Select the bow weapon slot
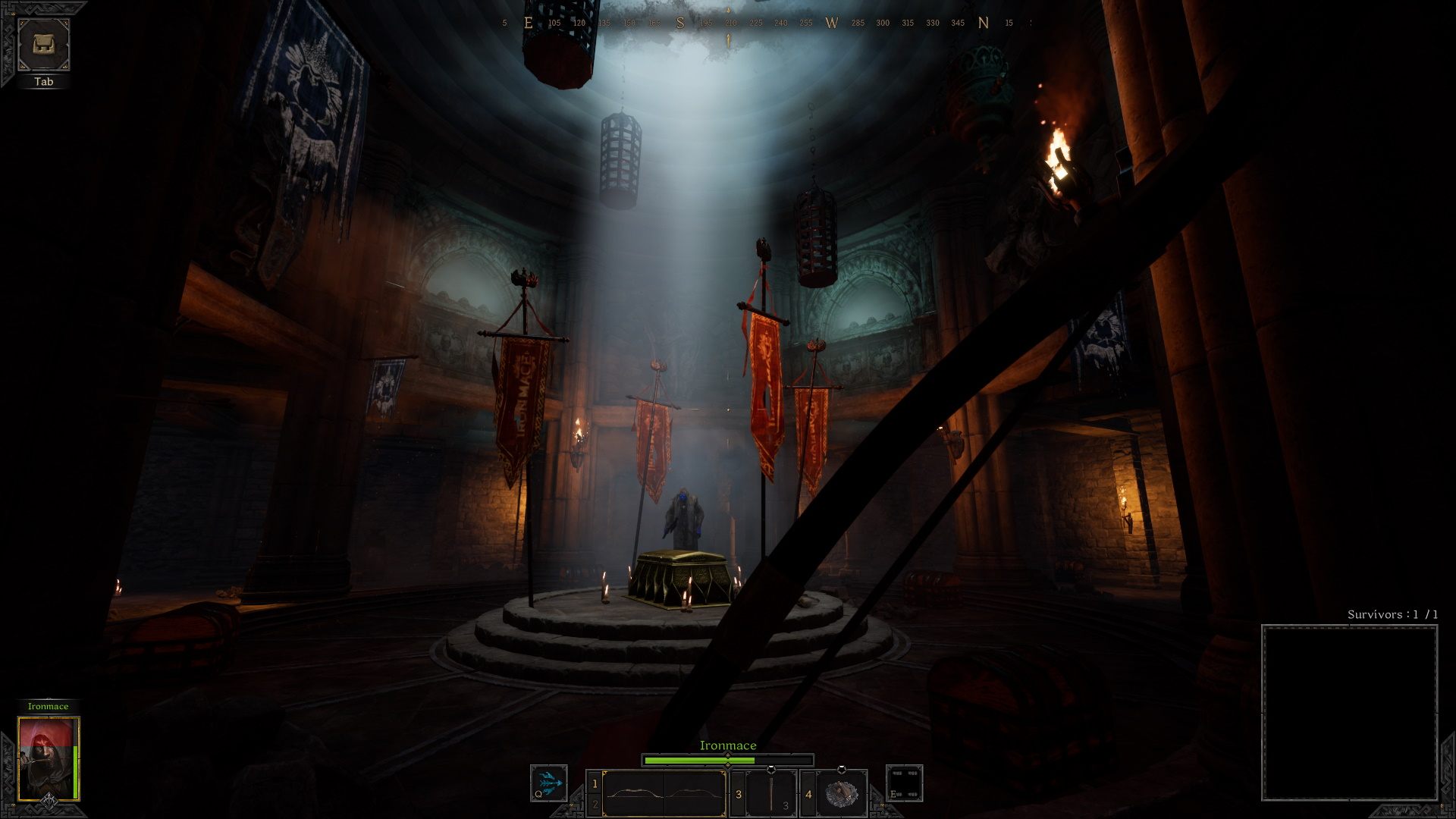This screenshot has height=819, width=1456. [x=664, y=794]
